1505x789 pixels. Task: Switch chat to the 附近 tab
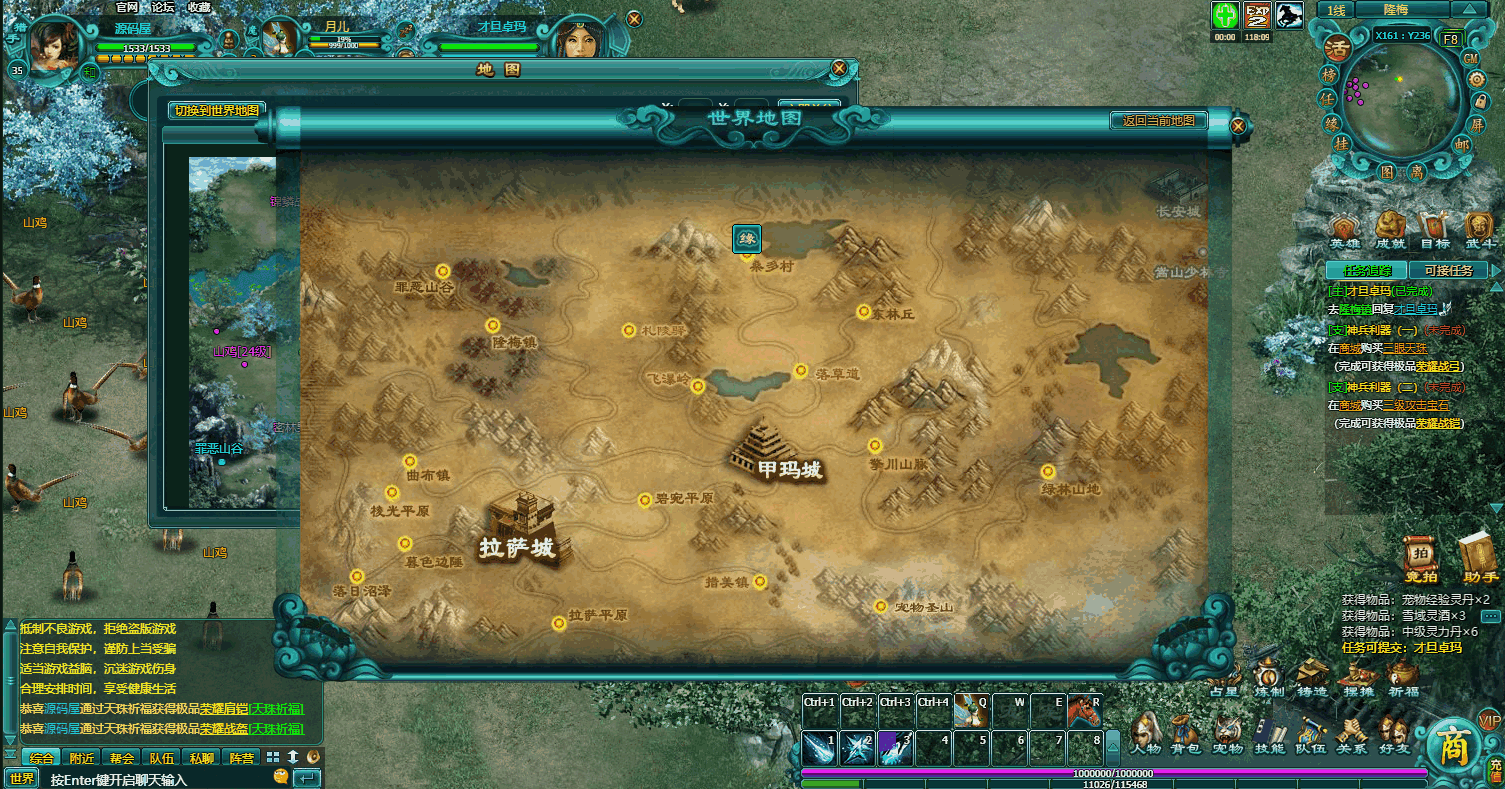coord(83,758)
